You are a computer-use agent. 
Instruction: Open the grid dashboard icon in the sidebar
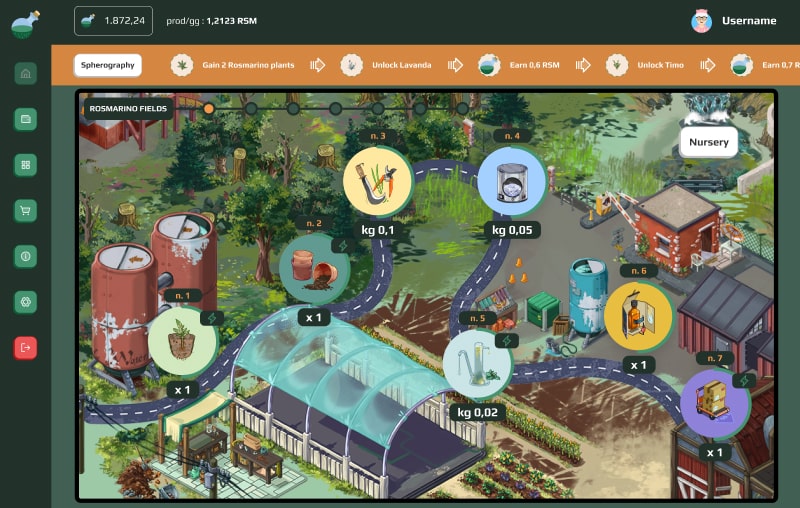tap(26, 165)
